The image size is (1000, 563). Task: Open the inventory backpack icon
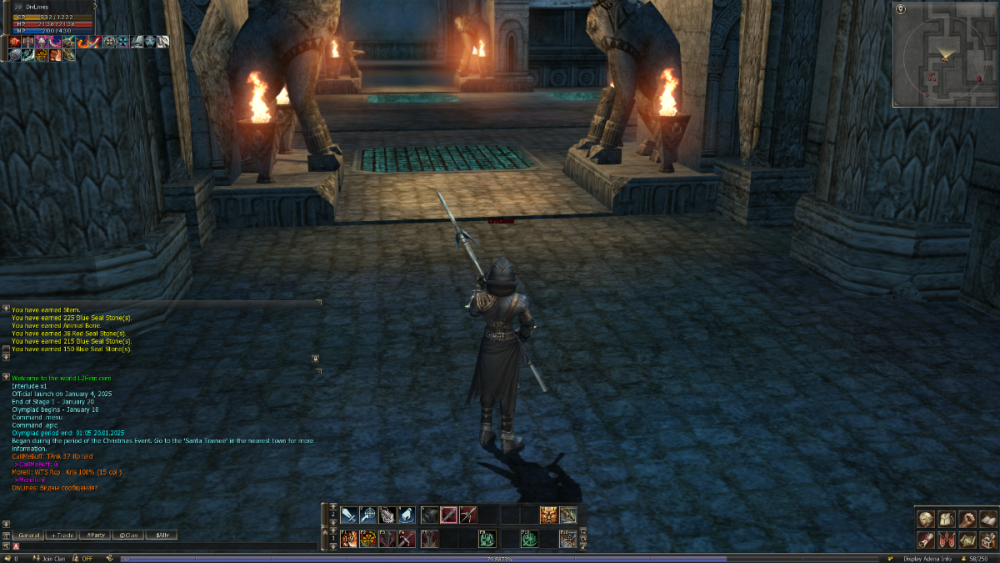click(946, 519)
